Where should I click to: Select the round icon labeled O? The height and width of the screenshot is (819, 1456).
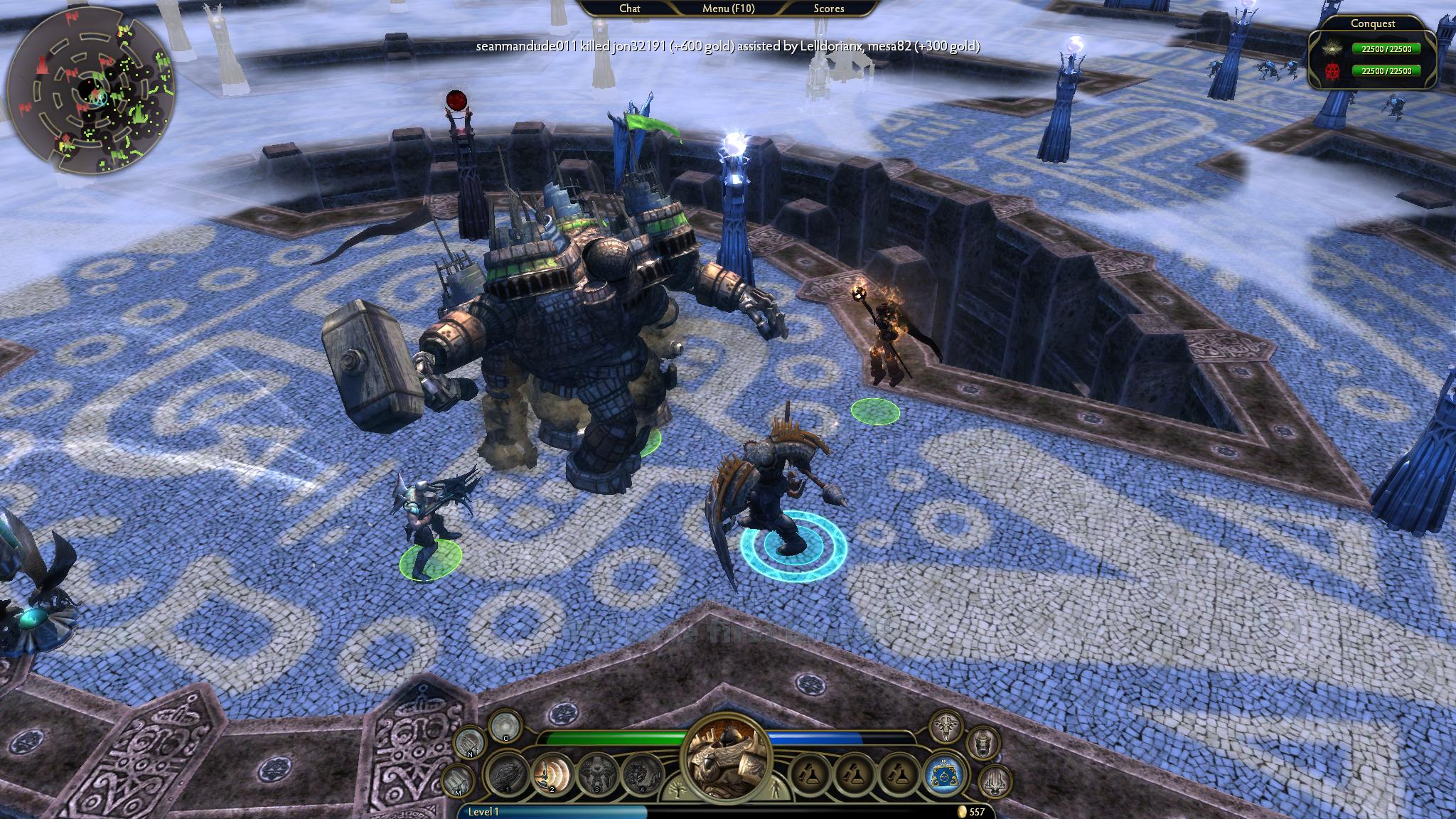505,726
